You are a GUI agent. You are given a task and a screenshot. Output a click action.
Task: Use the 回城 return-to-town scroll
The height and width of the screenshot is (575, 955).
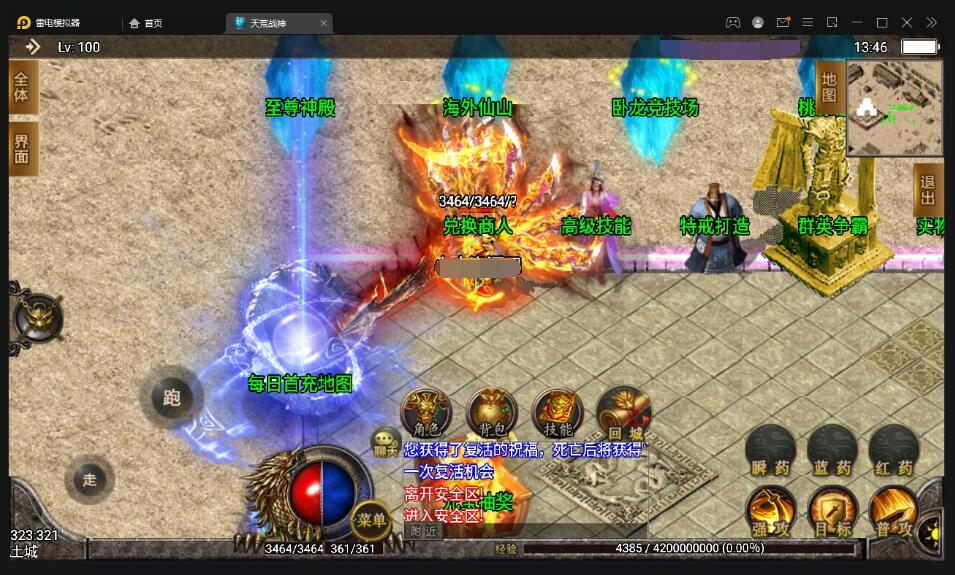coord(623,413)
